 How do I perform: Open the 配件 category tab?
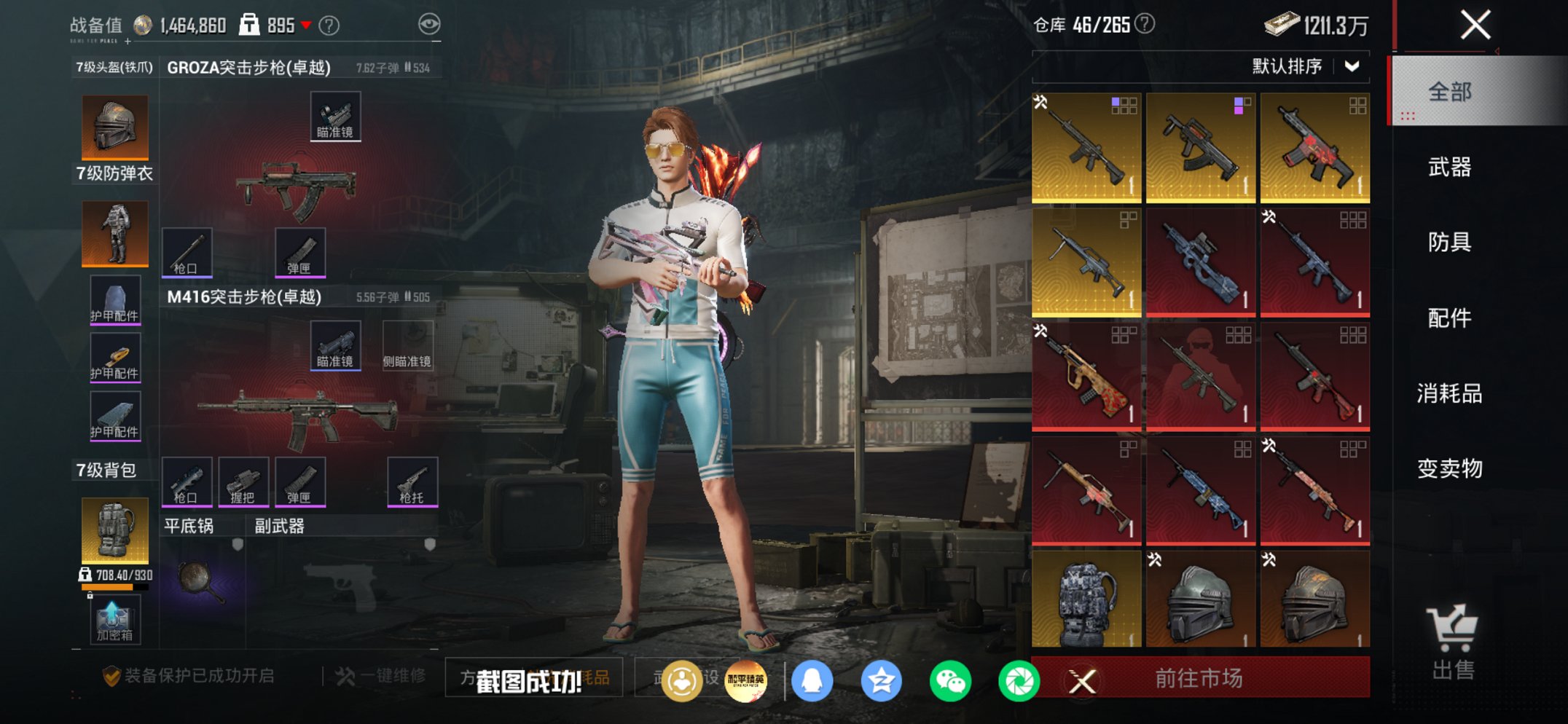point(1449,318)
